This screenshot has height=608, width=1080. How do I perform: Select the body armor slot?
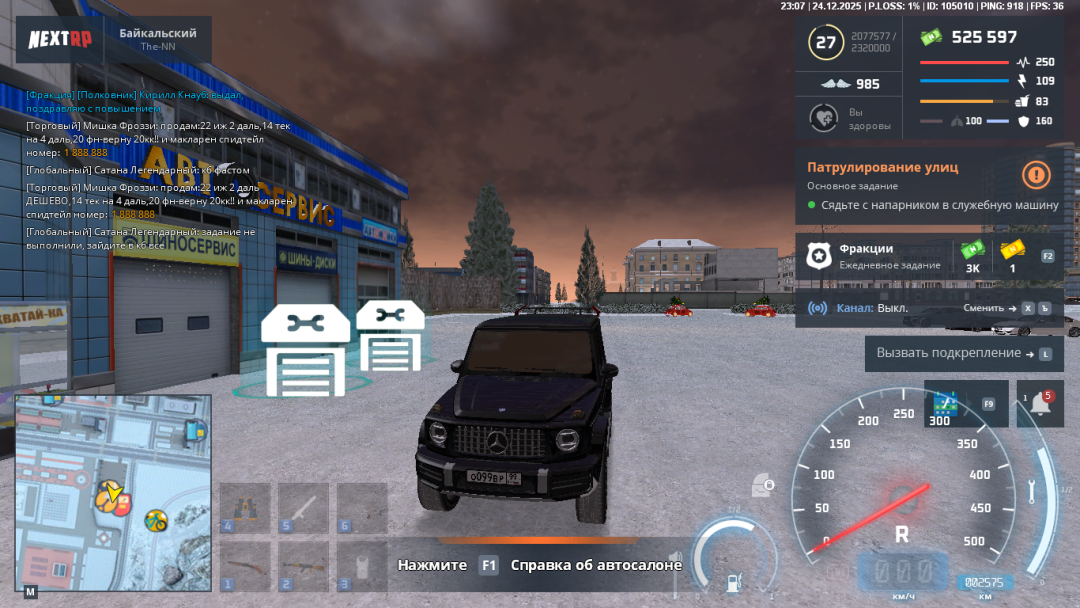[361, 566]
